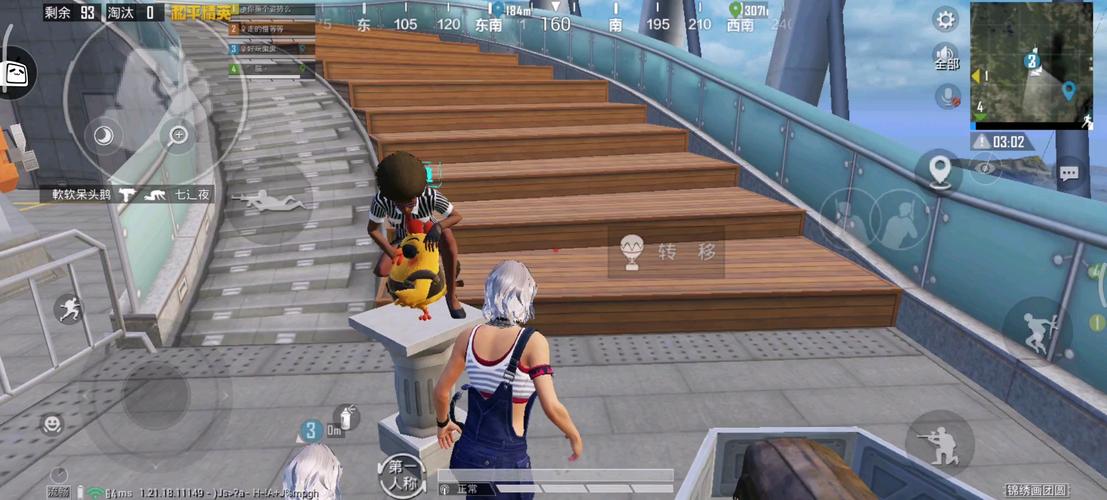Place a map location marker pin

click(939, 172)
